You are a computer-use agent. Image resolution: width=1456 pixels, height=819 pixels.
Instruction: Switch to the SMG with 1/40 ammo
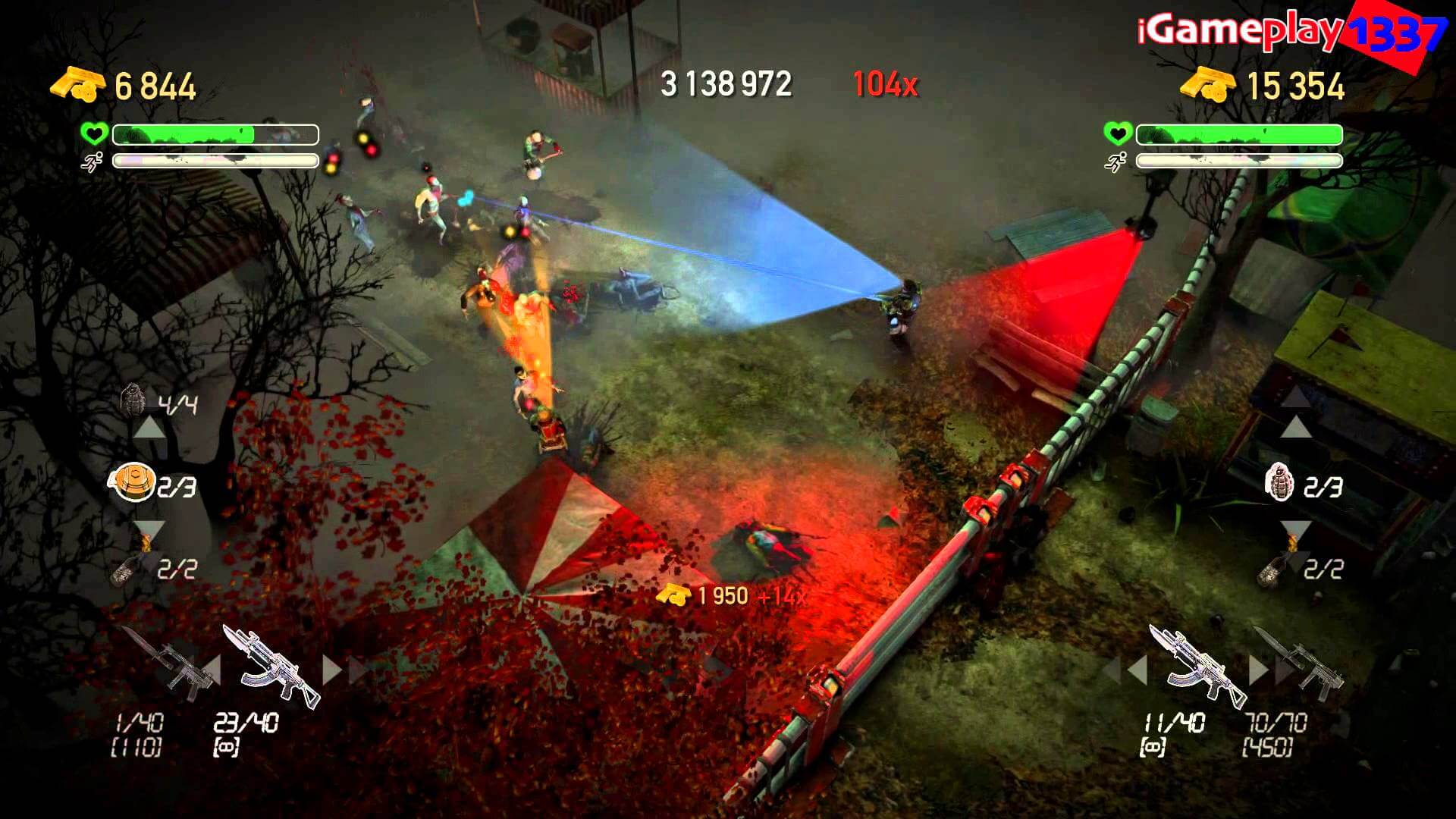coord(168,665)
